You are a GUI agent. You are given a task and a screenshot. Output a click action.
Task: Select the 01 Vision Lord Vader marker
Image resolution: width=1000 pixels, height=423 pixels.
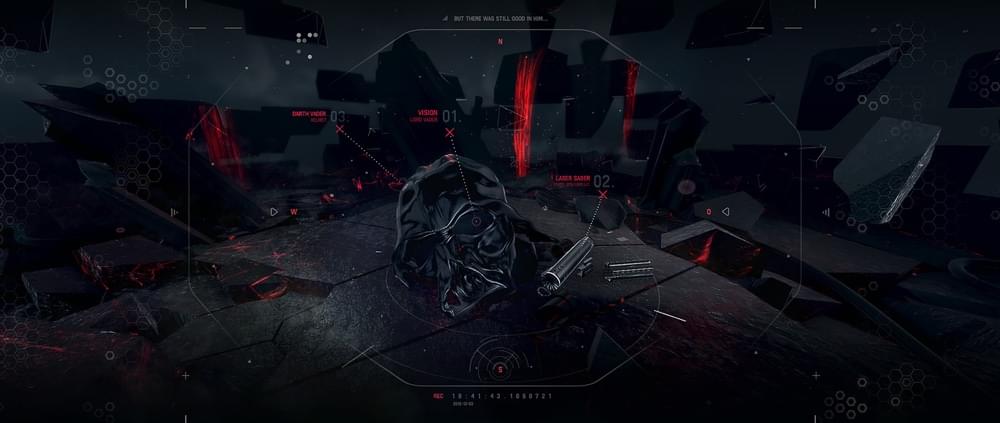450,132
